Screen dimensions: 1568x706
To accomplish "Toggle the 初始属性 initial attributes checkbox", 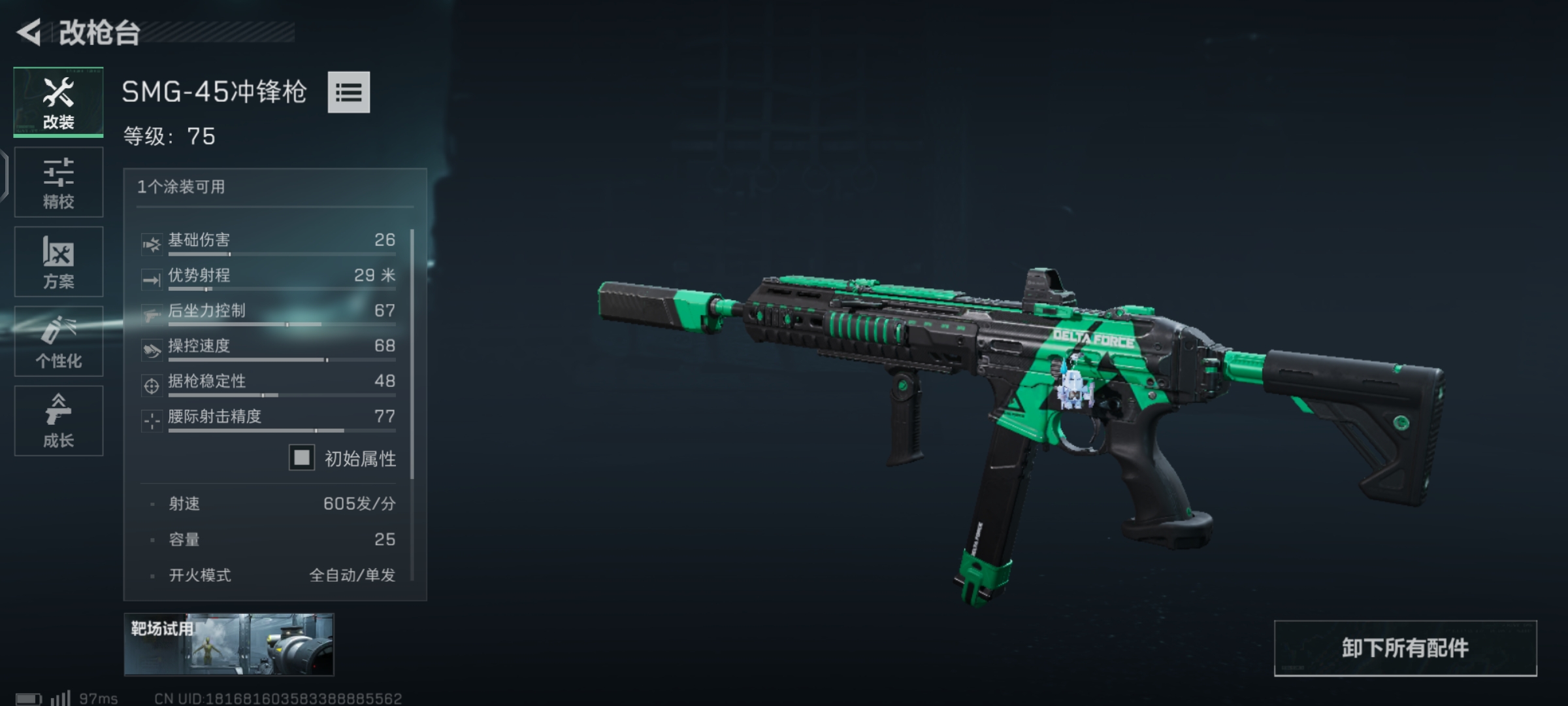I will coord(301,458).
